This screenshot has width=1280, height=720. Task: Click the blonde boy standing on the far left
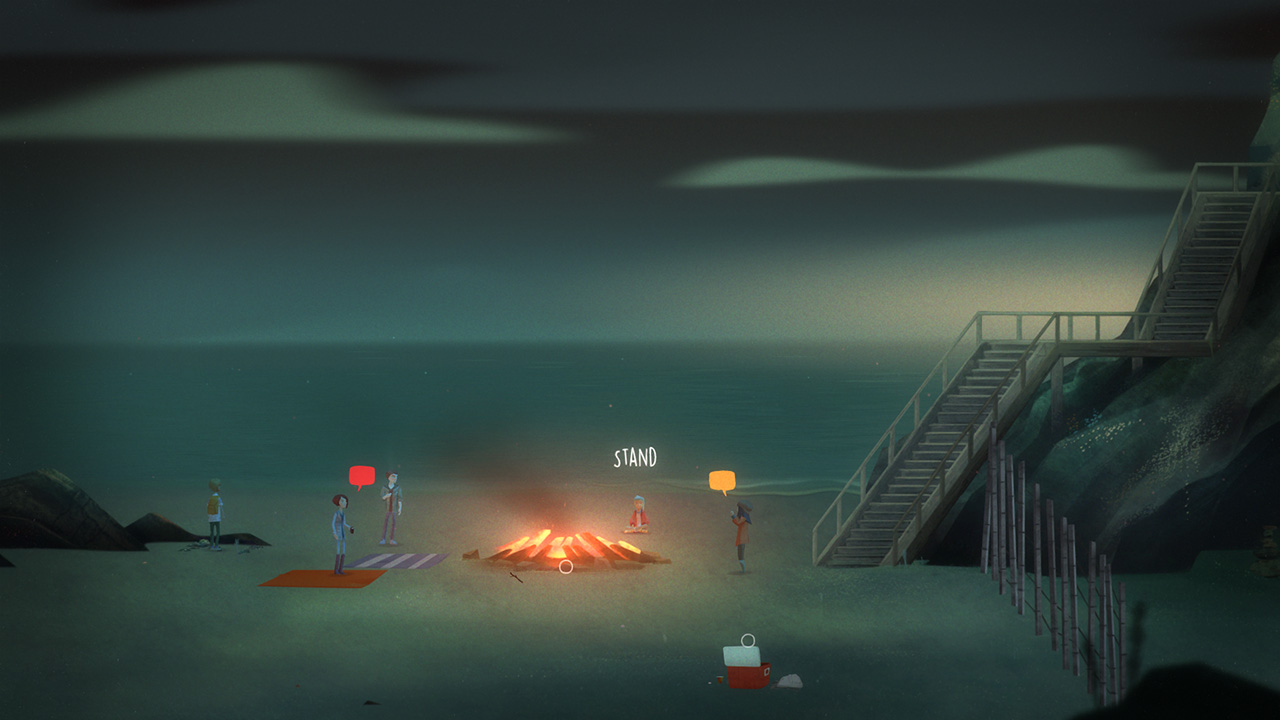pos(213,515)
